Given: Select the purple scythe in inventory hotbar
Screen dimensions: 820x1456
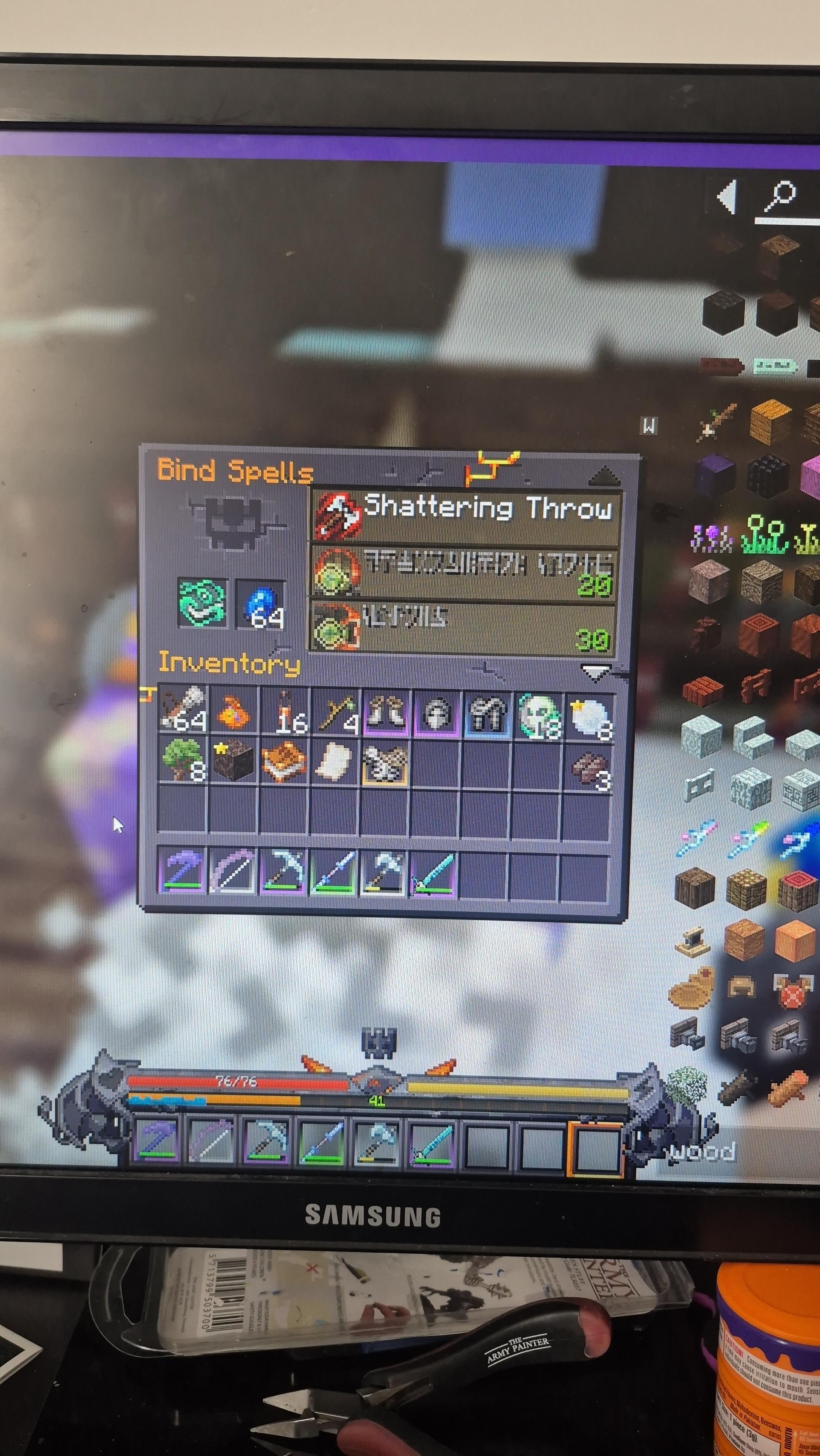Looking at the screenshot, I should coord(182,870).
